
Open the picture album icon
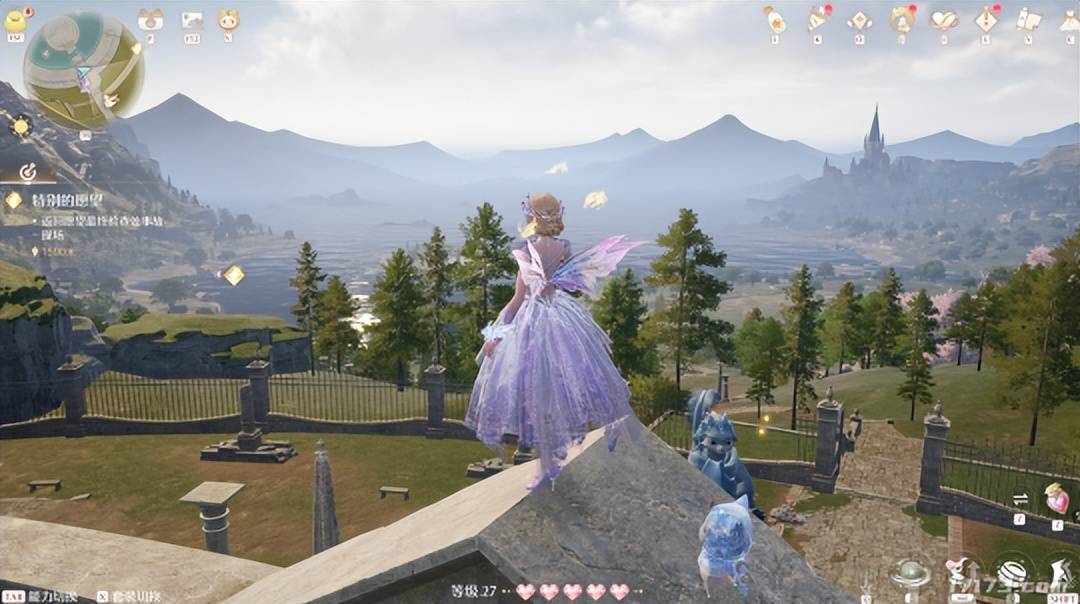coord(192,19)
